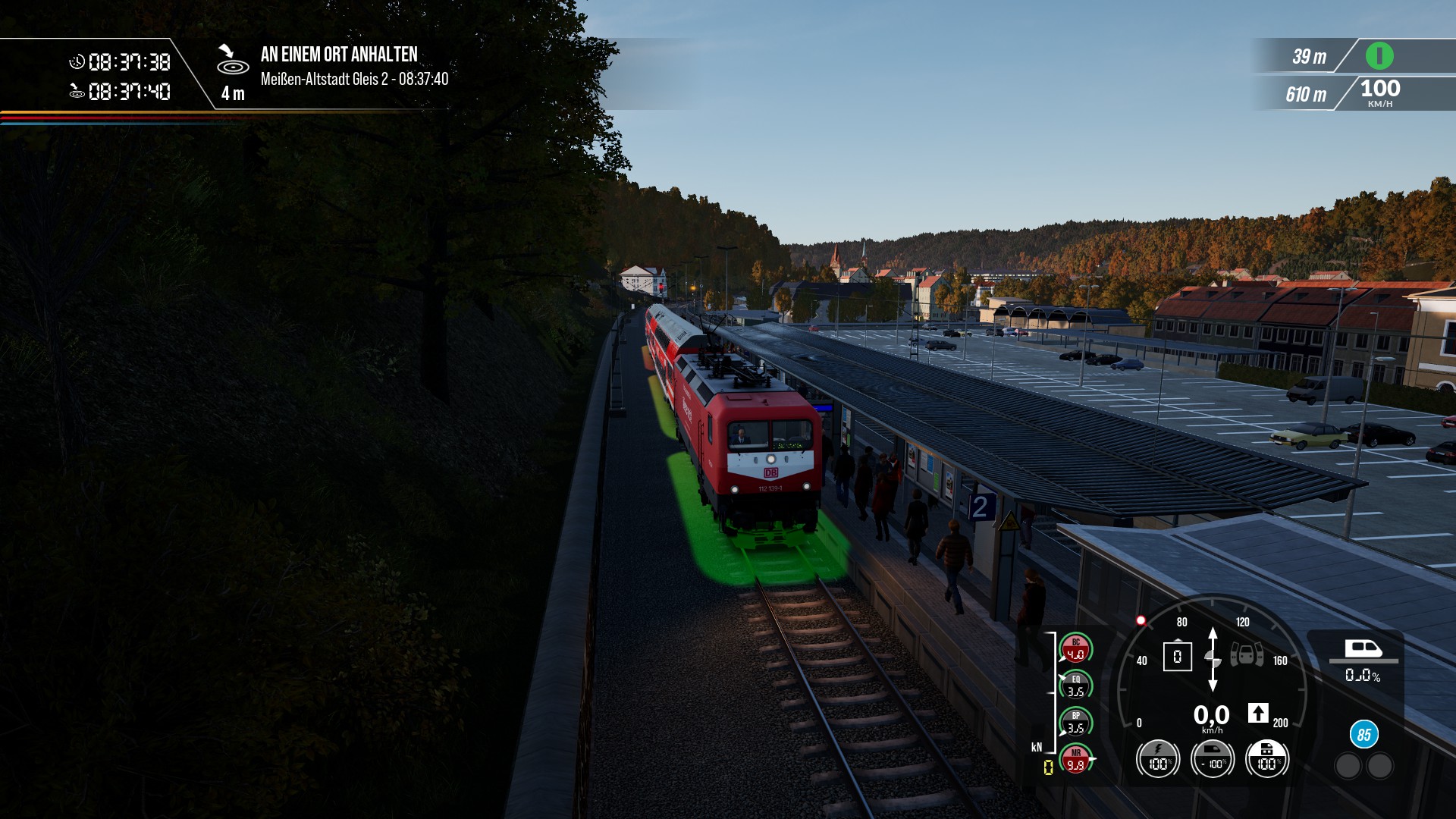Select the train brake gauge

tap(1212, 758)
